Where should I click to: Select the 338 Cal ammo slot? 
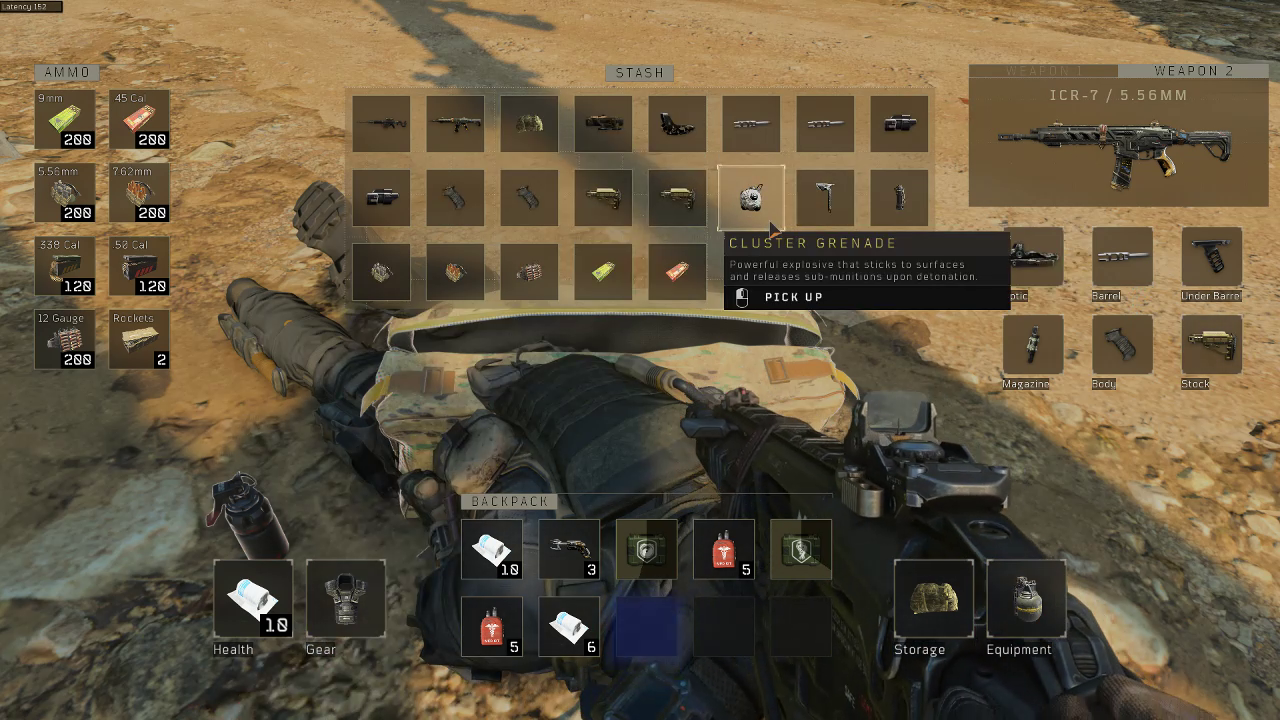click(65, 265)
